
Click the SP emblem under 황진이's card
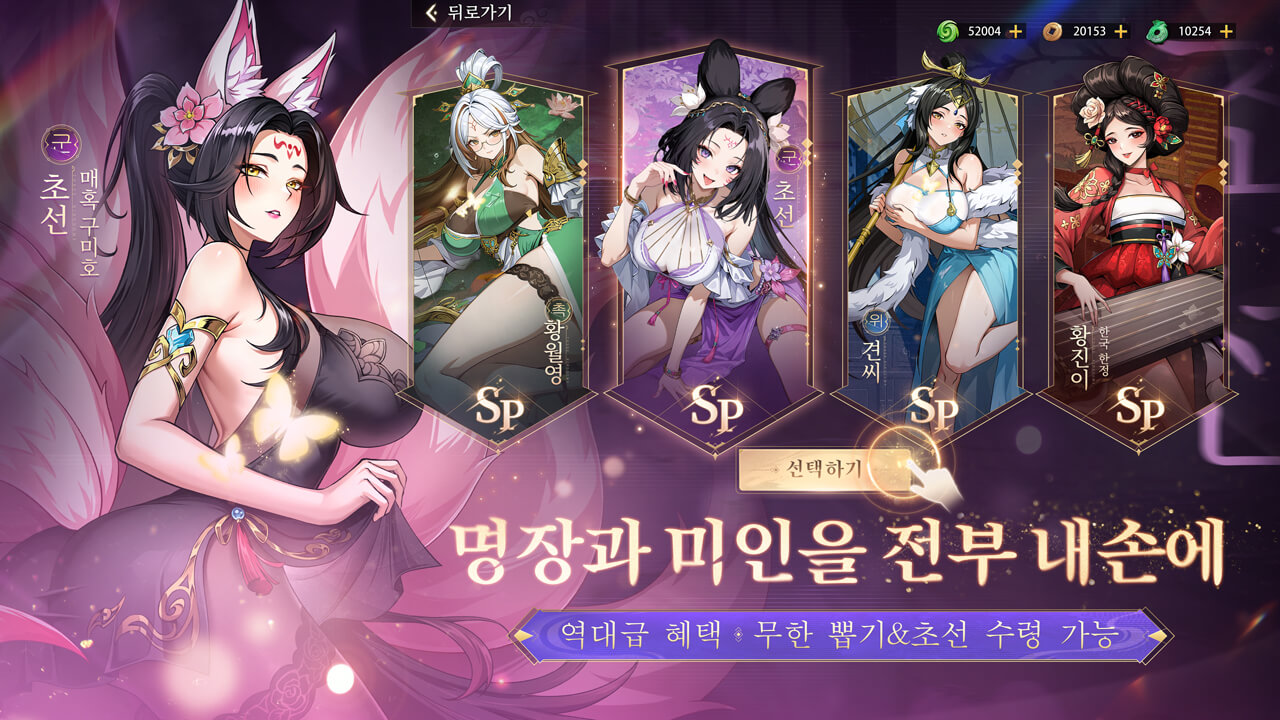click(x=1140, y=407)
